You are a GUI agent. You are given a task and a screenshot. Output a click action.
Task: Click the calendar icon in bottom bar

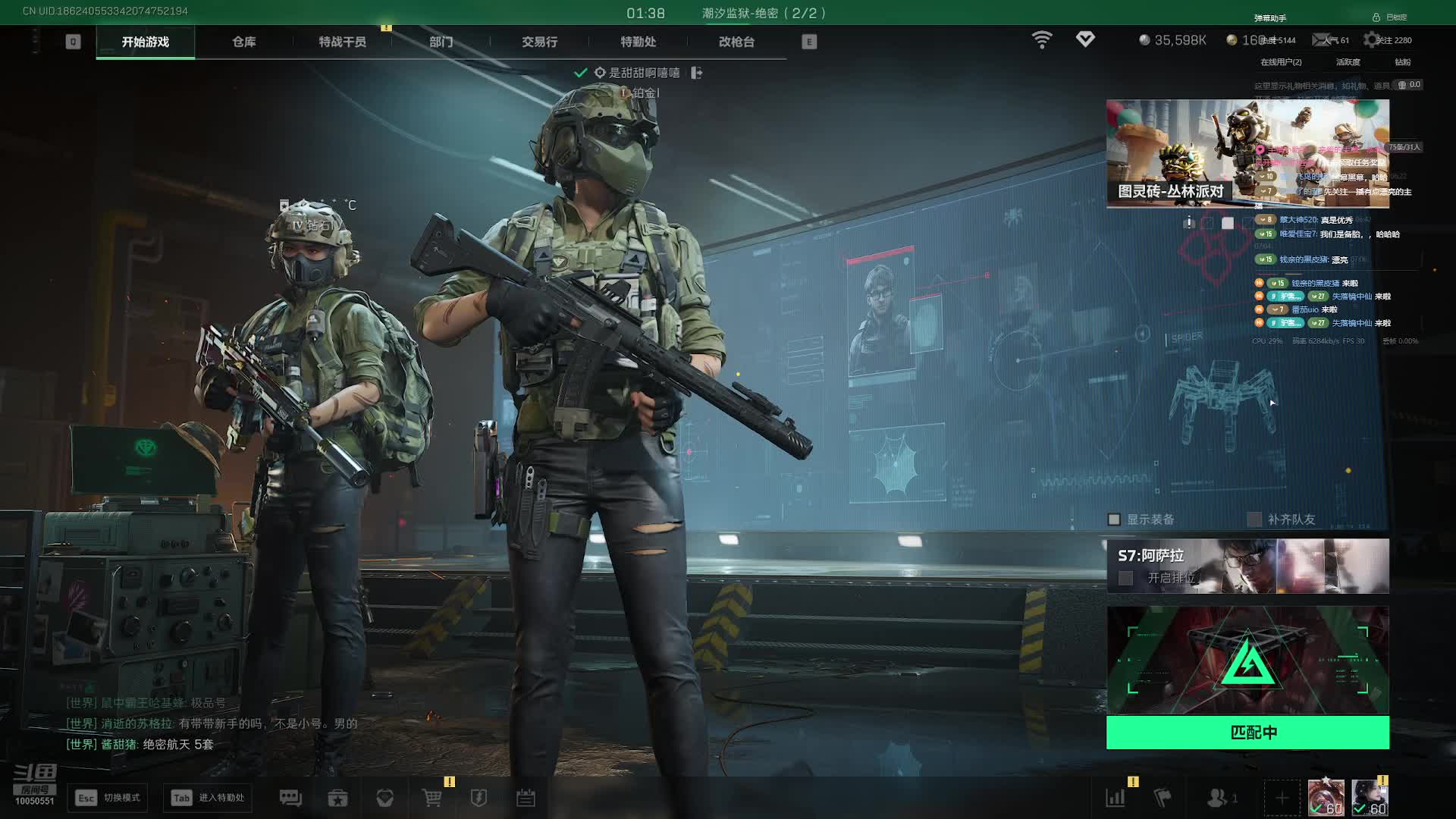(x=526, y=798)
